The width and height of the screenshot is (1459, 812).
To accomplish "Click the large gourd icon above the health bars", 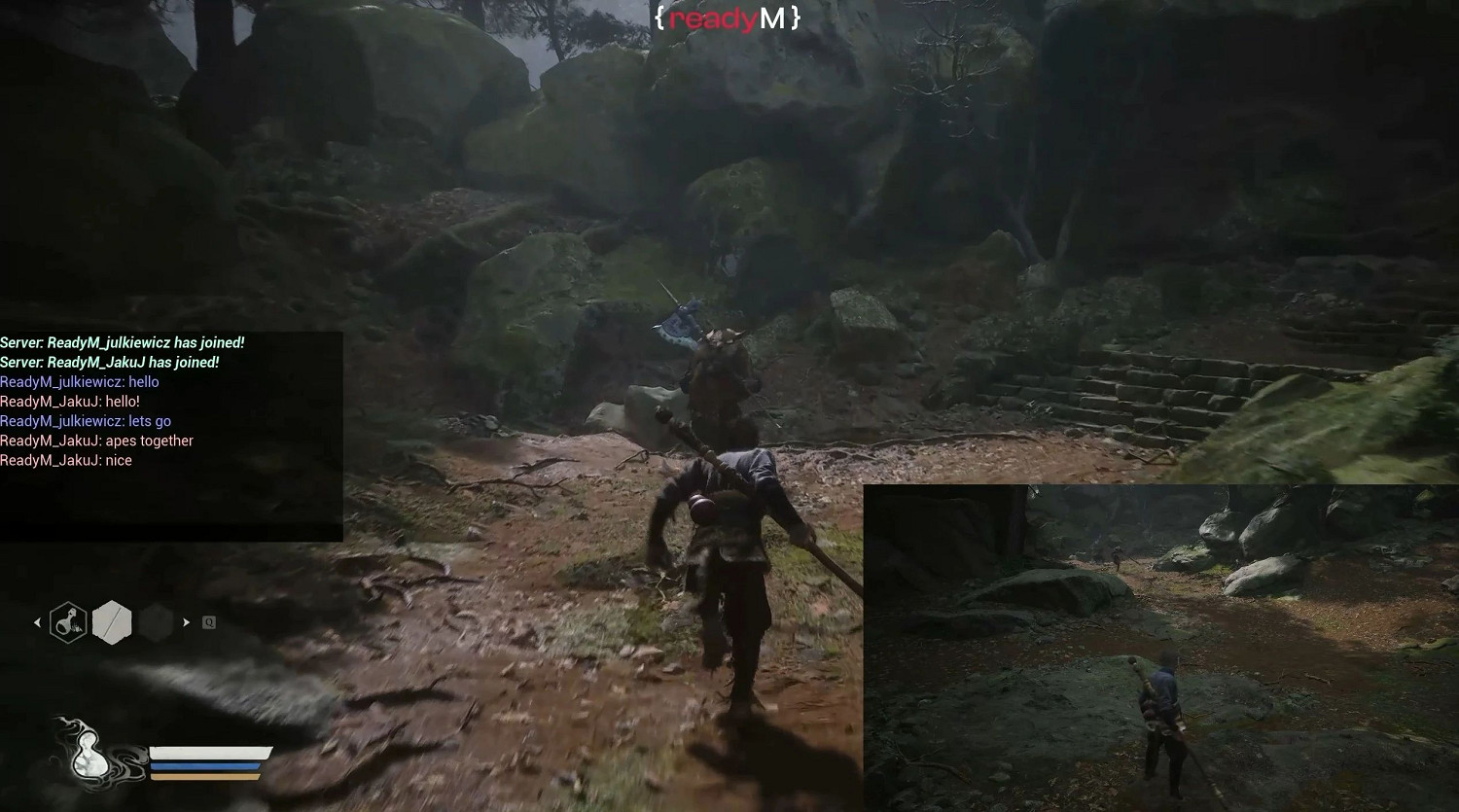I will point(90,754).
